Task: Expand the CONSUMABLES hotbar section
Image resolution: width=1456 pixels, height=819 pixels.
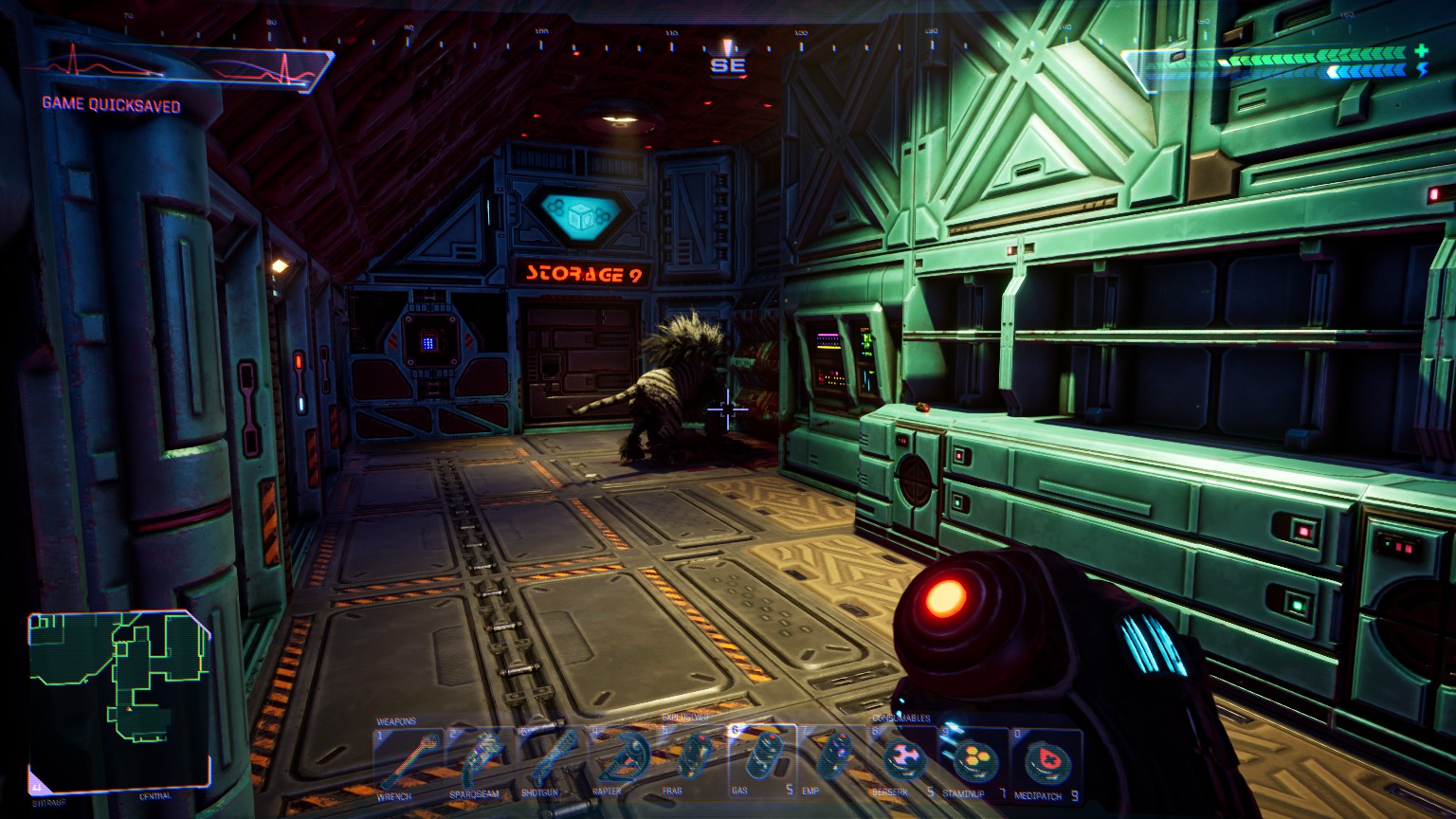Action: point(901,719)
